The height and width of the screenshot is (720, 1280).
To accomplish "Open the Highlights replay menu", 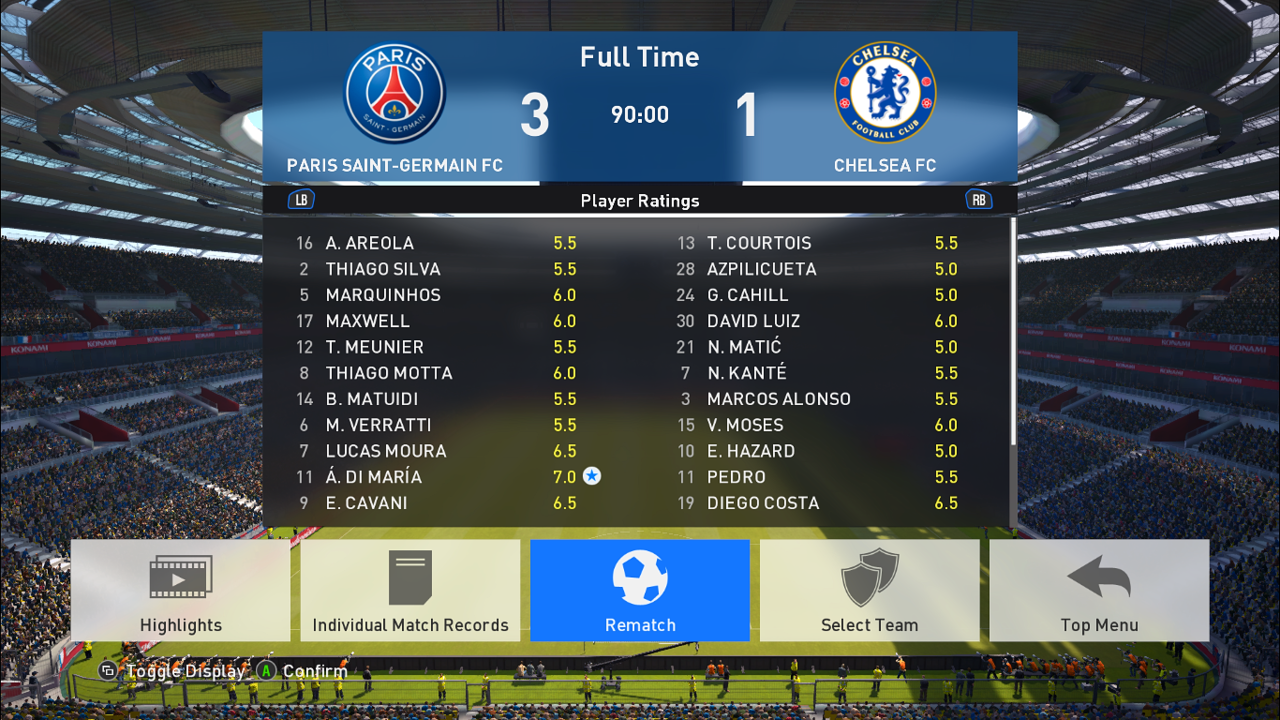I will (x=180, y=590).
